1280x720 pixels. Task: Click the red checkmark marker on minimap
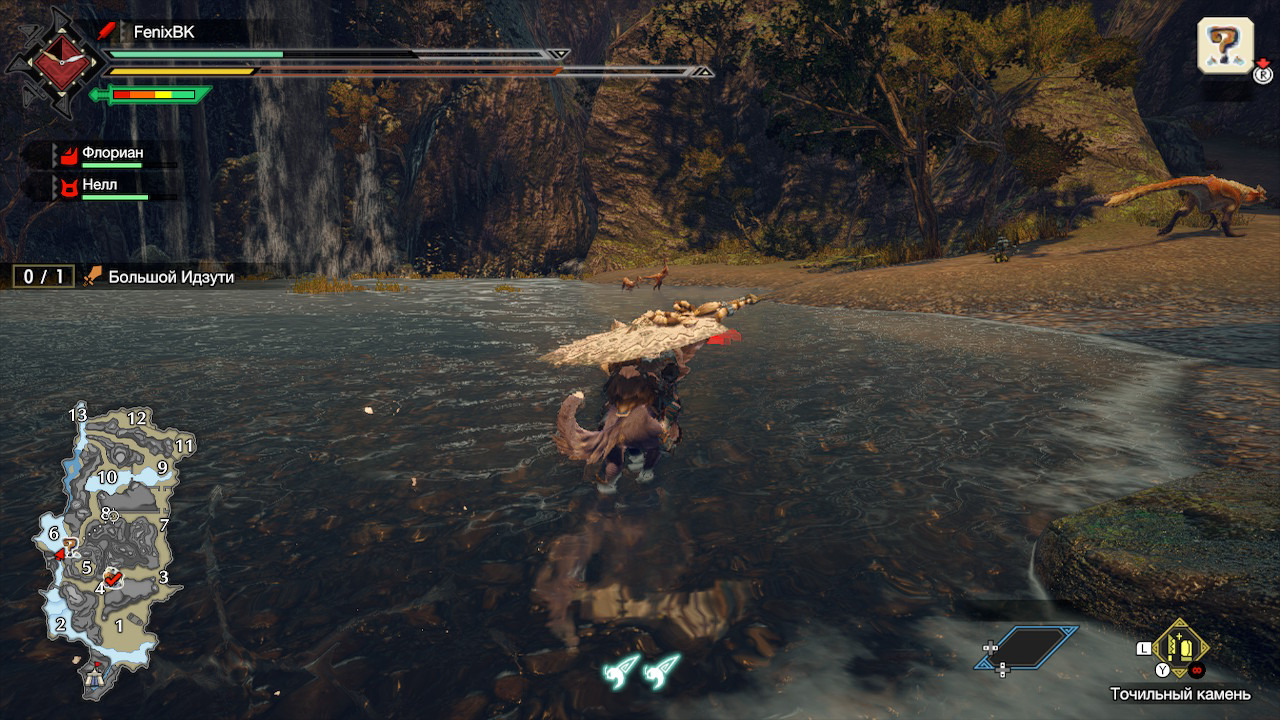(x=112, y=577)
